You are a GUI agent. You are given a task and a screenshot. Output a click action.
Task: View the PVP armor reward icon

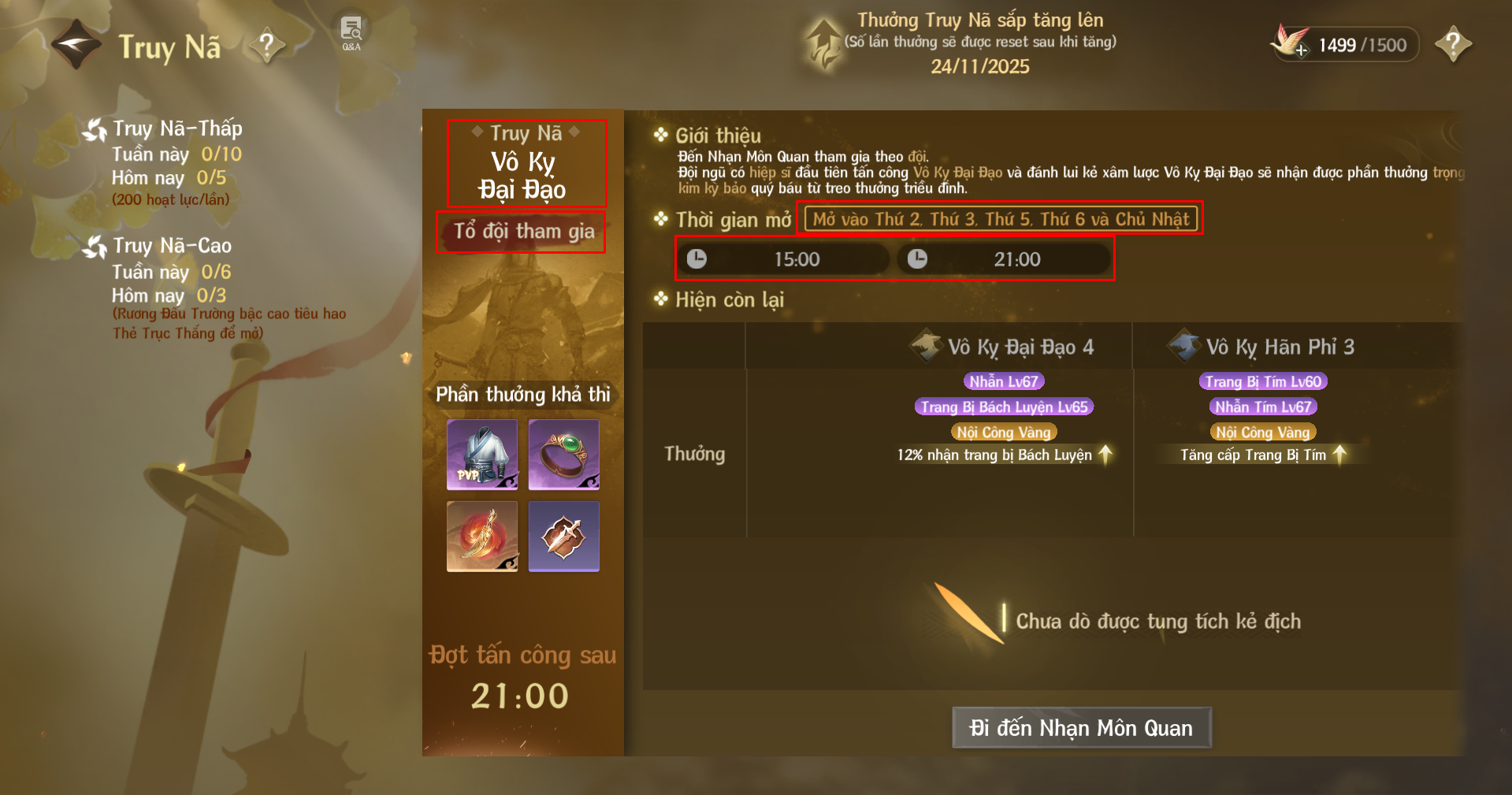(x=482, y=455)
